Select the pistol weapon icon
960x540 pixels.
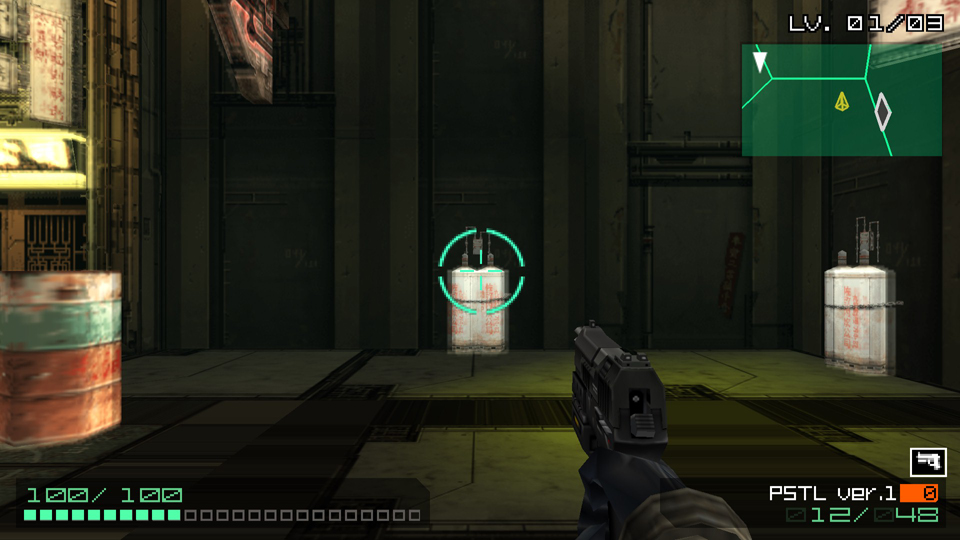click(x=928, y=462)
